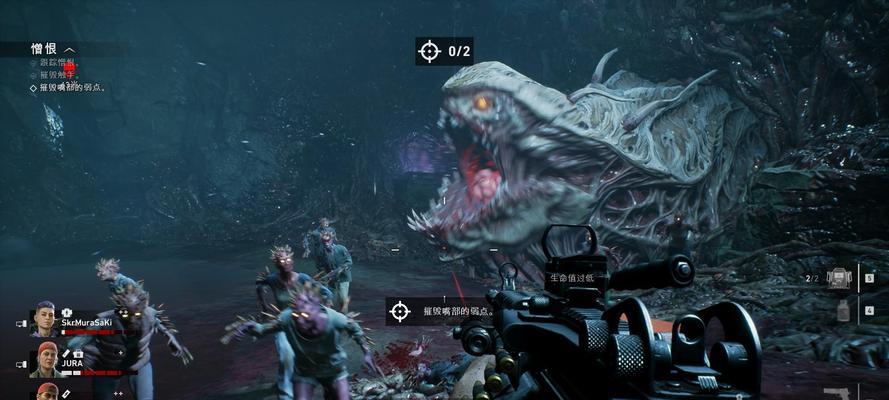This screenshot has height=400, width=889.
Task: Collapse the 憎恨 objective tracker header
Action: pos(70,49)
